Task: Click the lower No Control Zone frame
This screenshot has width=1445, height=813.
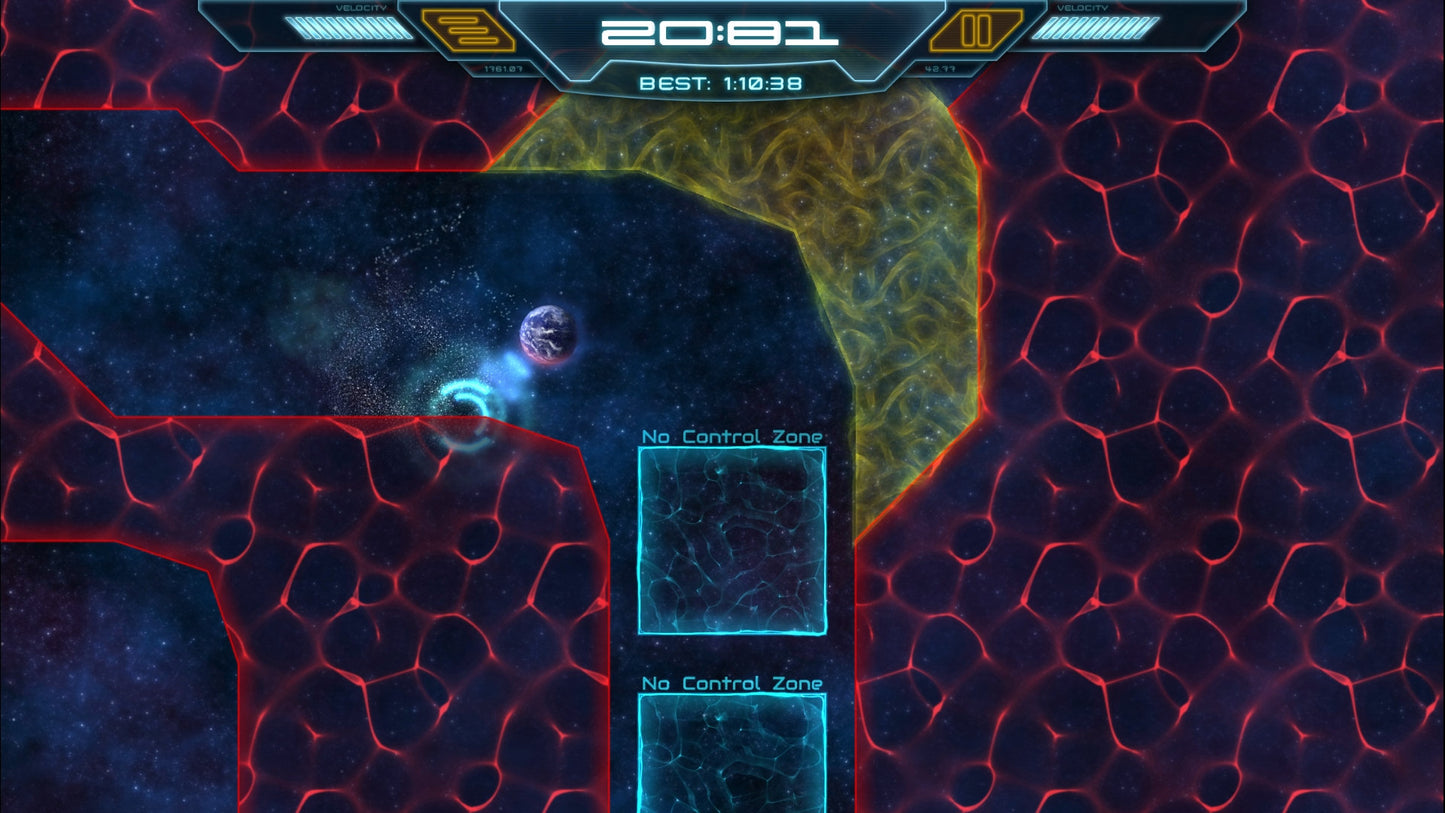Action: click(731, 755)
